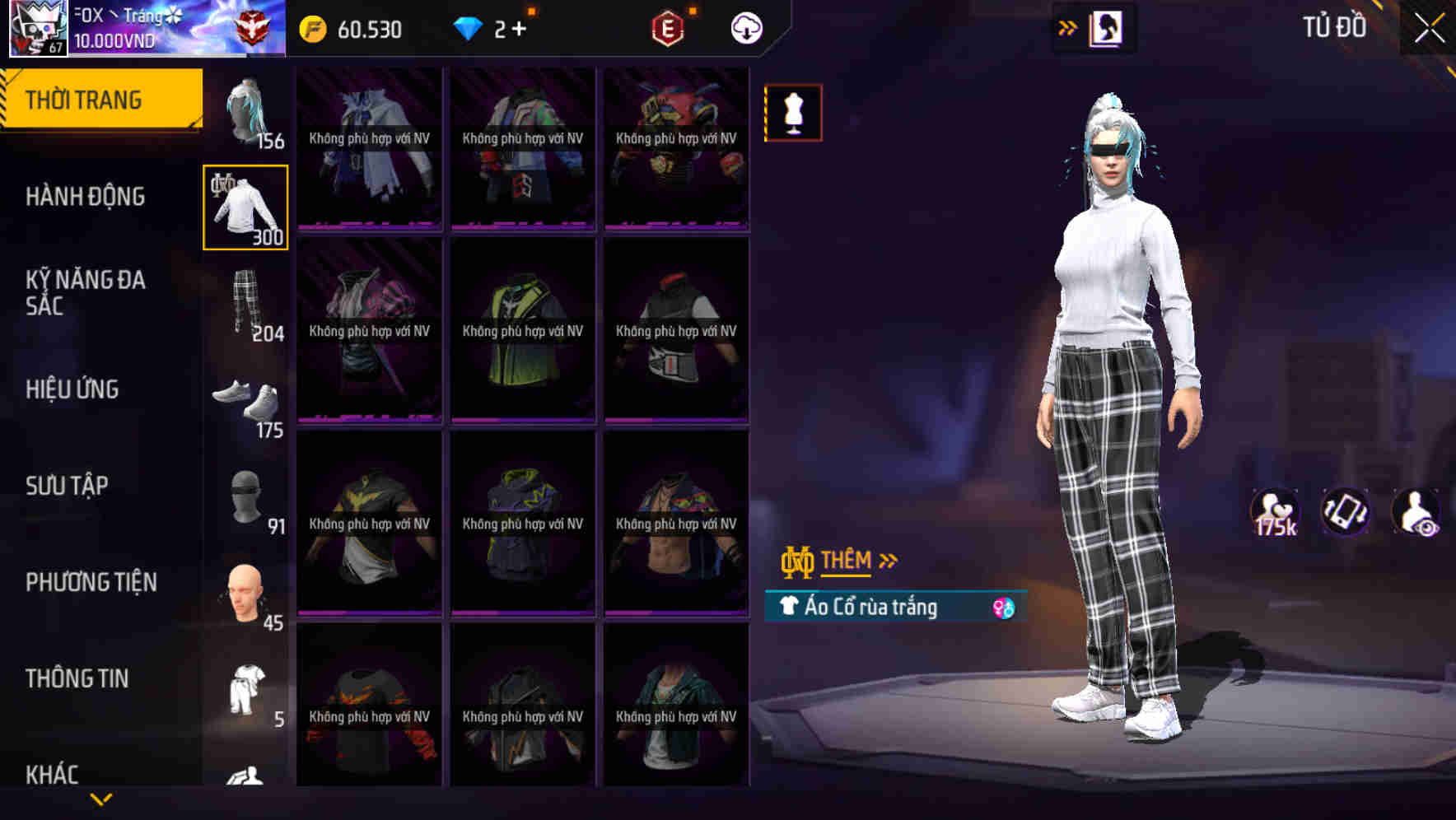Select the plaid pants category thumbnail showing 204

coord(243,301)
